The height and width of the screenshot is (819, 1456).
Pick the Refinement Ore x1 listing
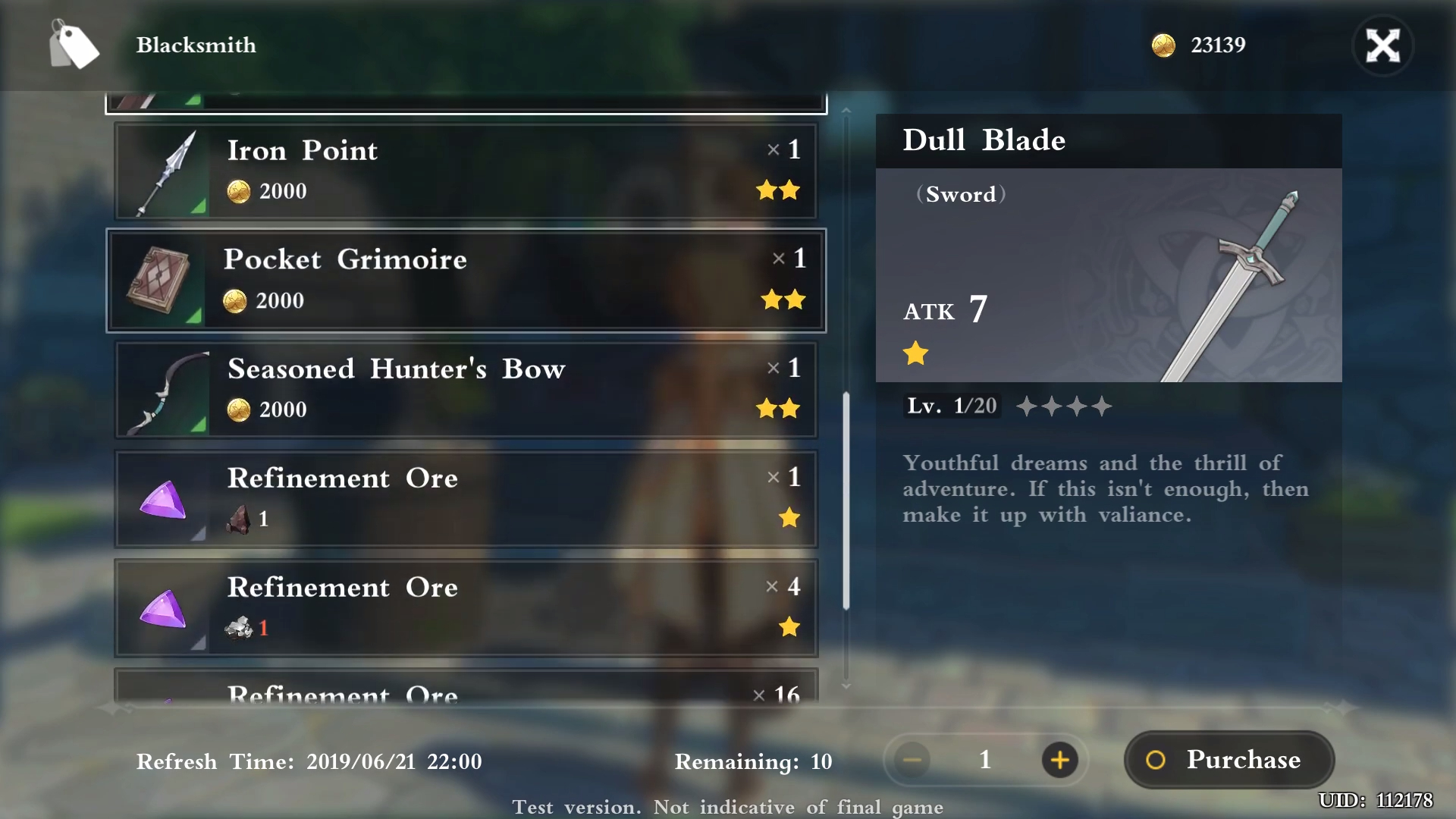coord(466,499)
